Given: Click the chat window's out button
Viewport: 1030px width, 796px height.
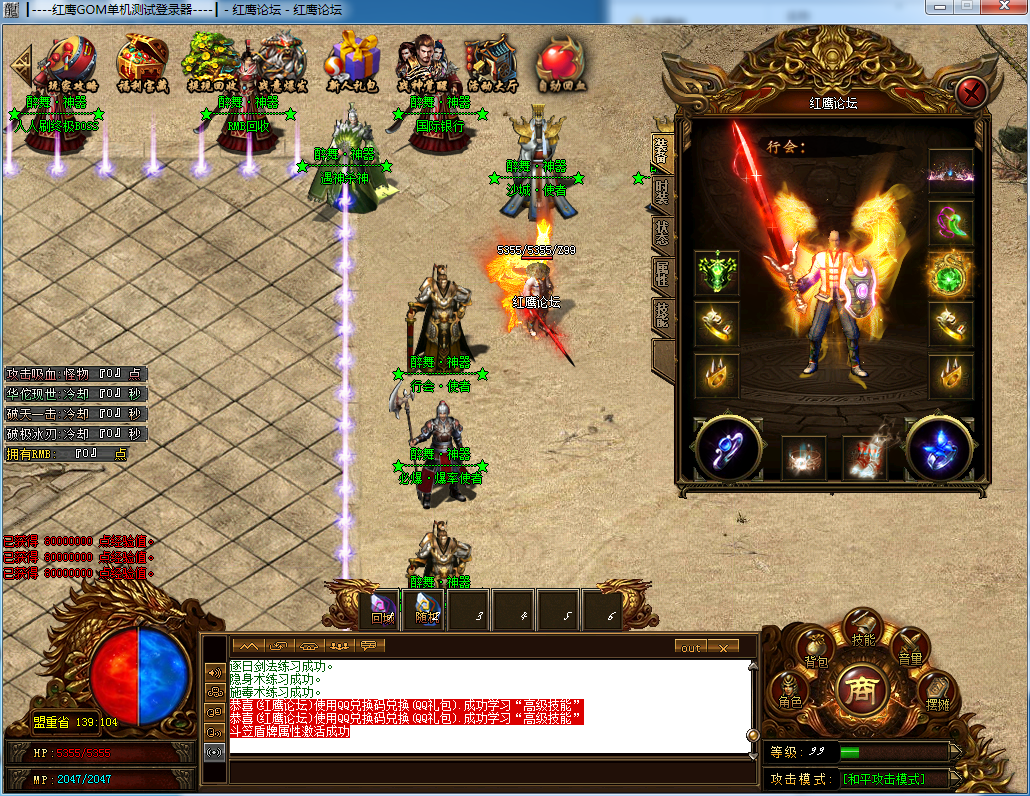Looking at the screenshot, I should click(691, 647).
